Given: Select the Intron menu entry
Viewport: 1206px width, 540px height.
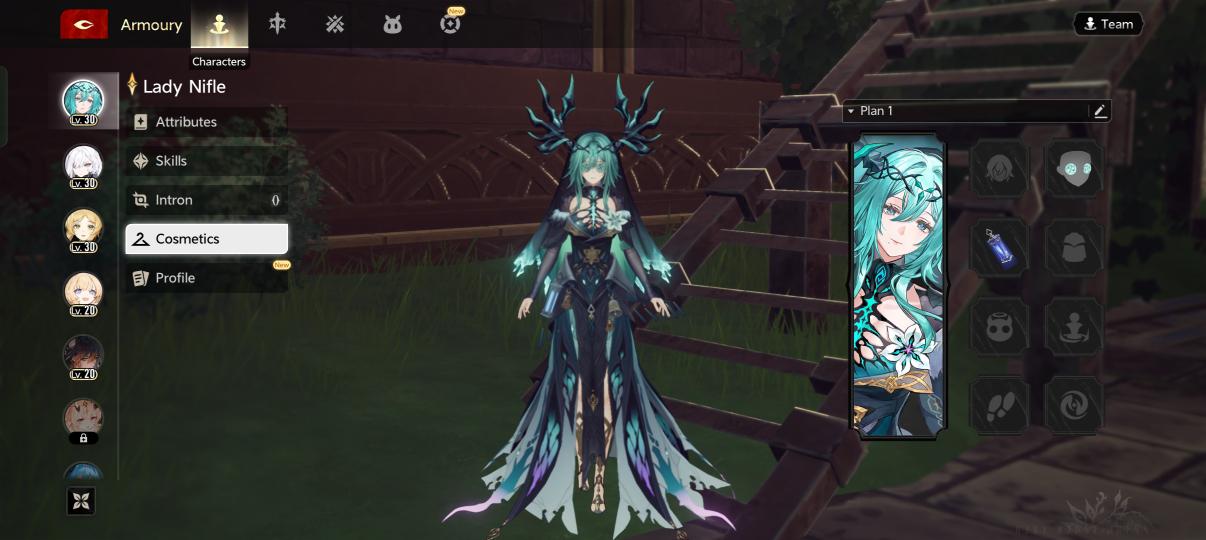Looking at the screenshot, I should (206, 200).
